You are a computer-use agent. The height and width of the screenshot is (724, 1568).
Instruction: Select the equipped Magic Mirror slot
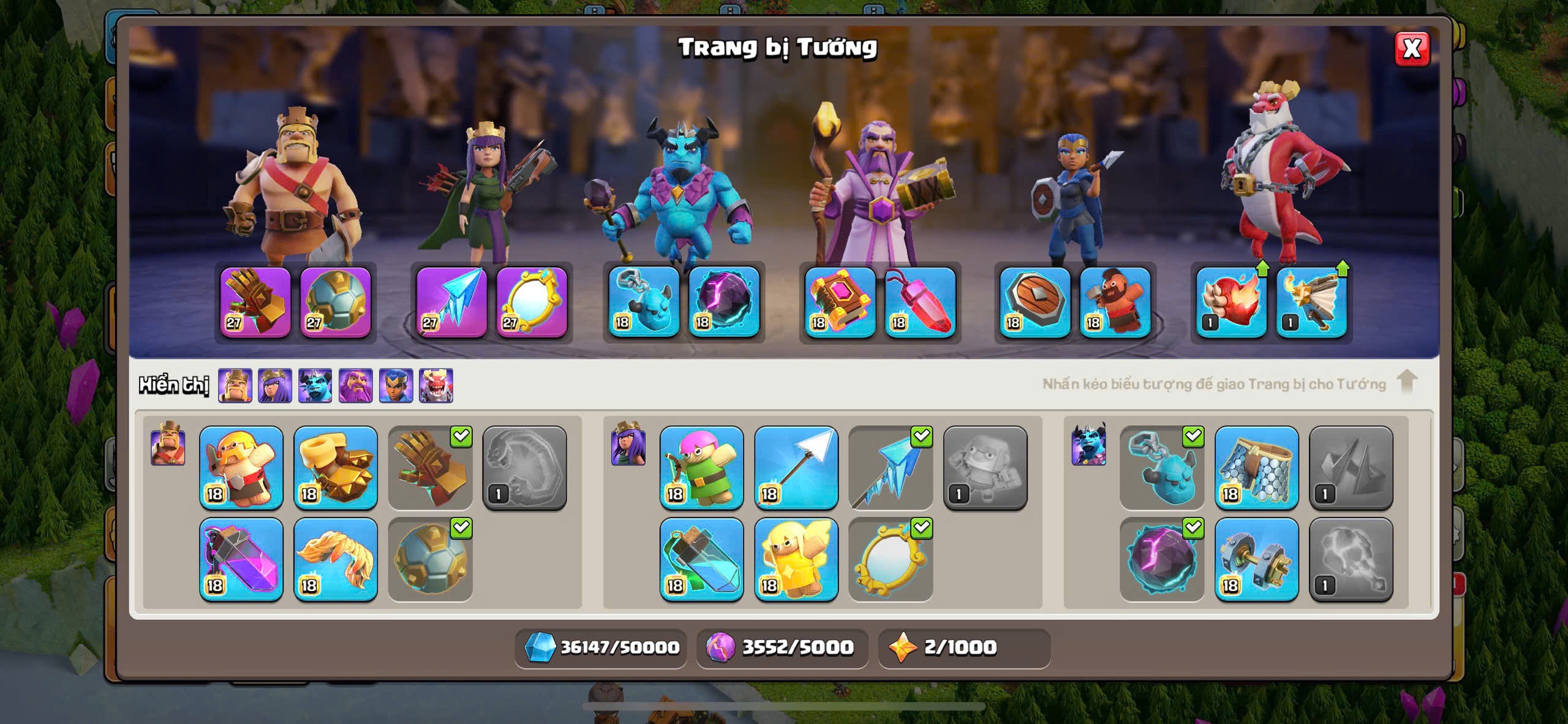click(x=532, y=302)
